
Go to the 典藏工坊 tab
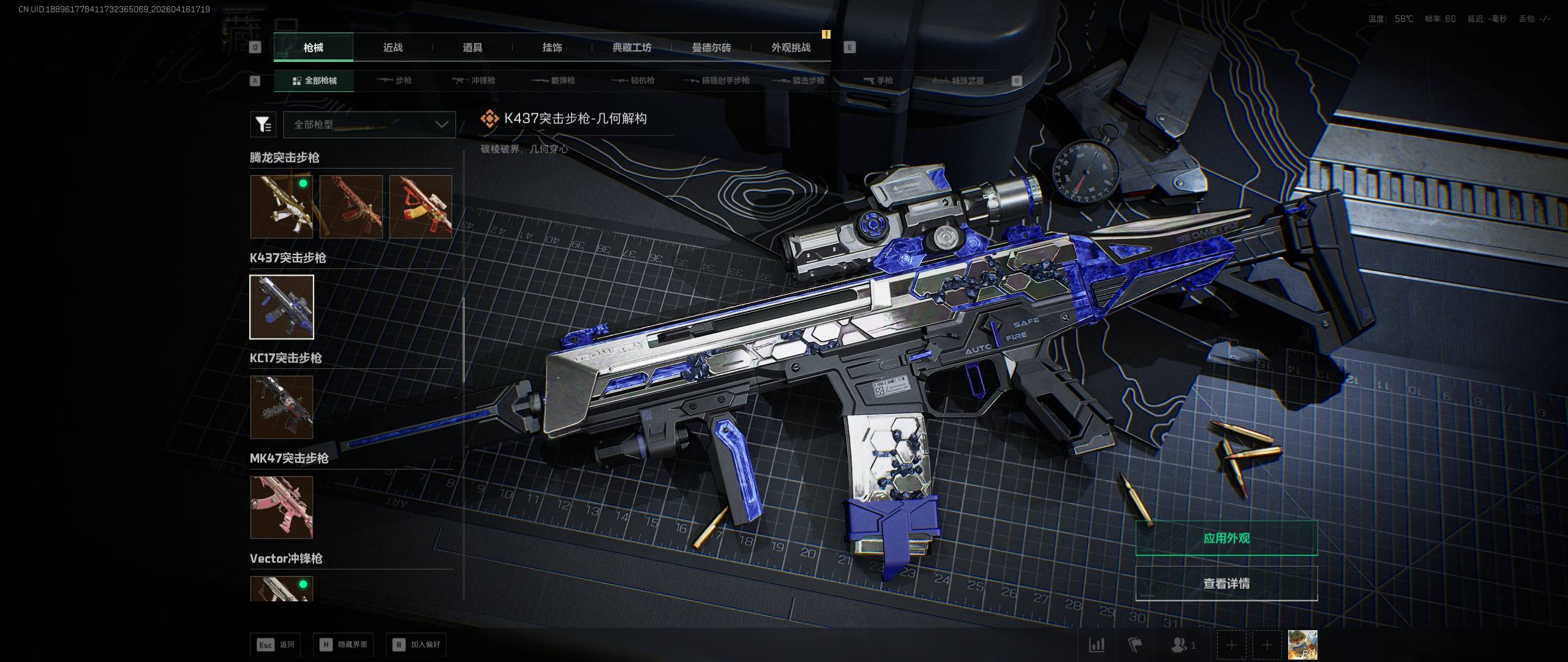tap(631, 48)
